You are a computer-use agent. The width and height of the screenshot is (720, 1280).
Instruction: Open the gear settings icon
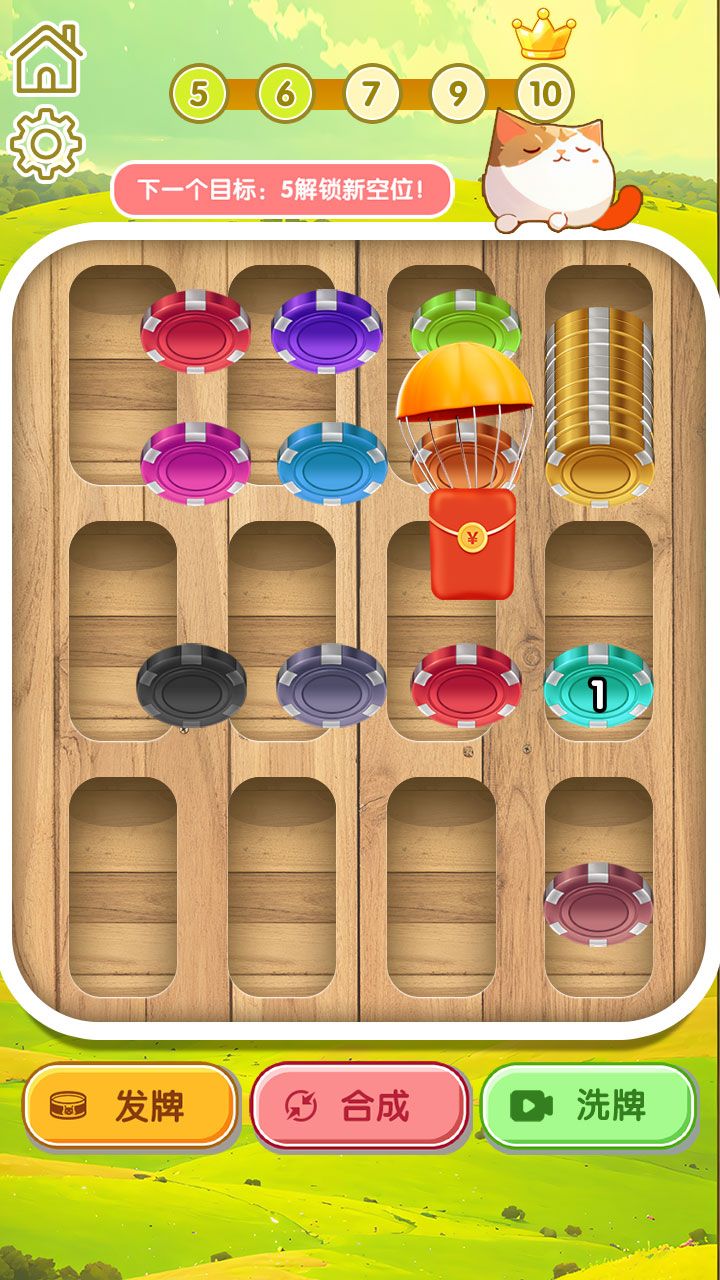46,144
